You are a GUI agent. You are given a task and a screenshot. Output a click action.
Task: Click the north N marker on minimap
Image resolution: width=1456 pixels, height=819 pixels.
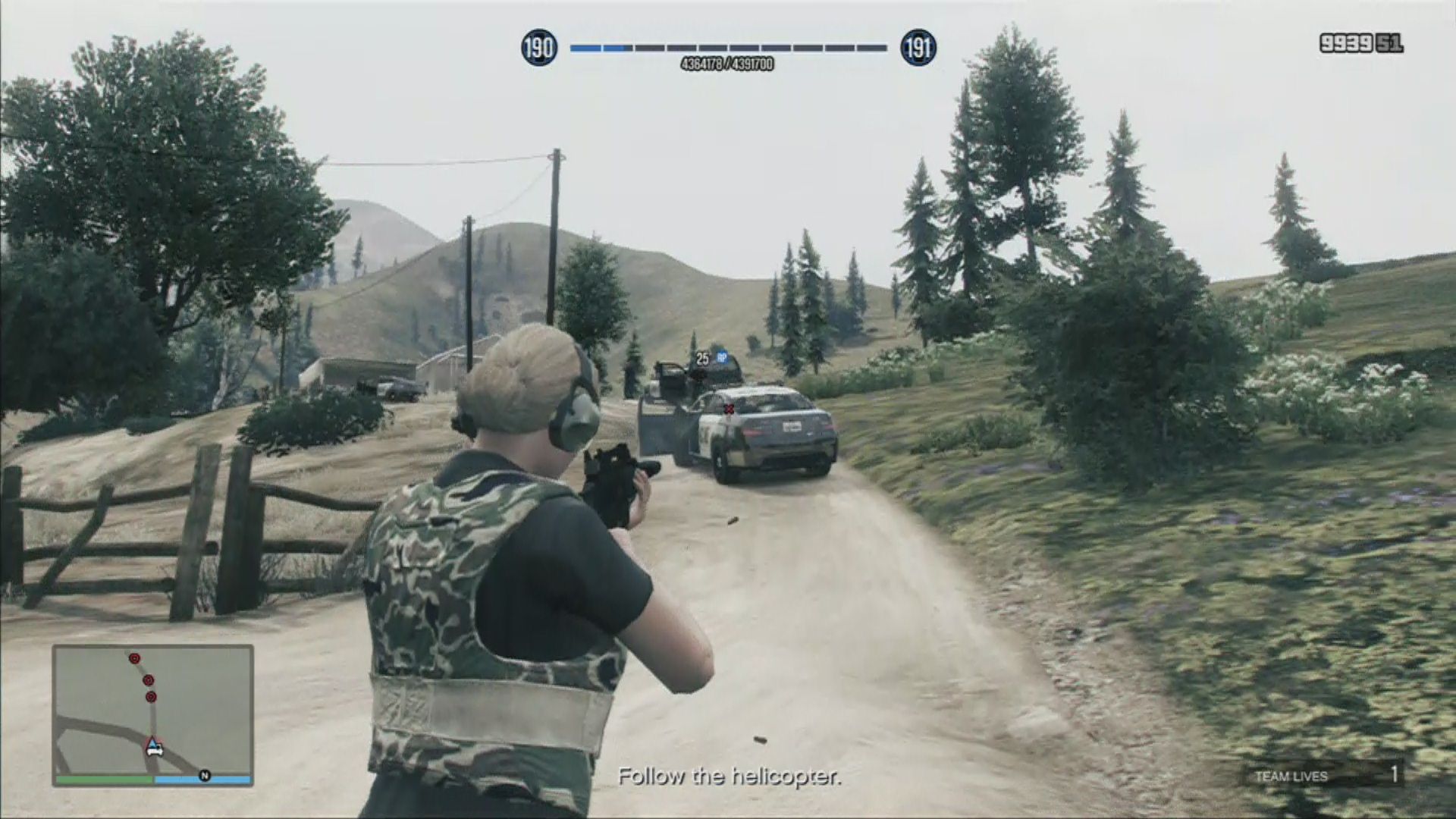pyautogui.click(x=204, y=775)
